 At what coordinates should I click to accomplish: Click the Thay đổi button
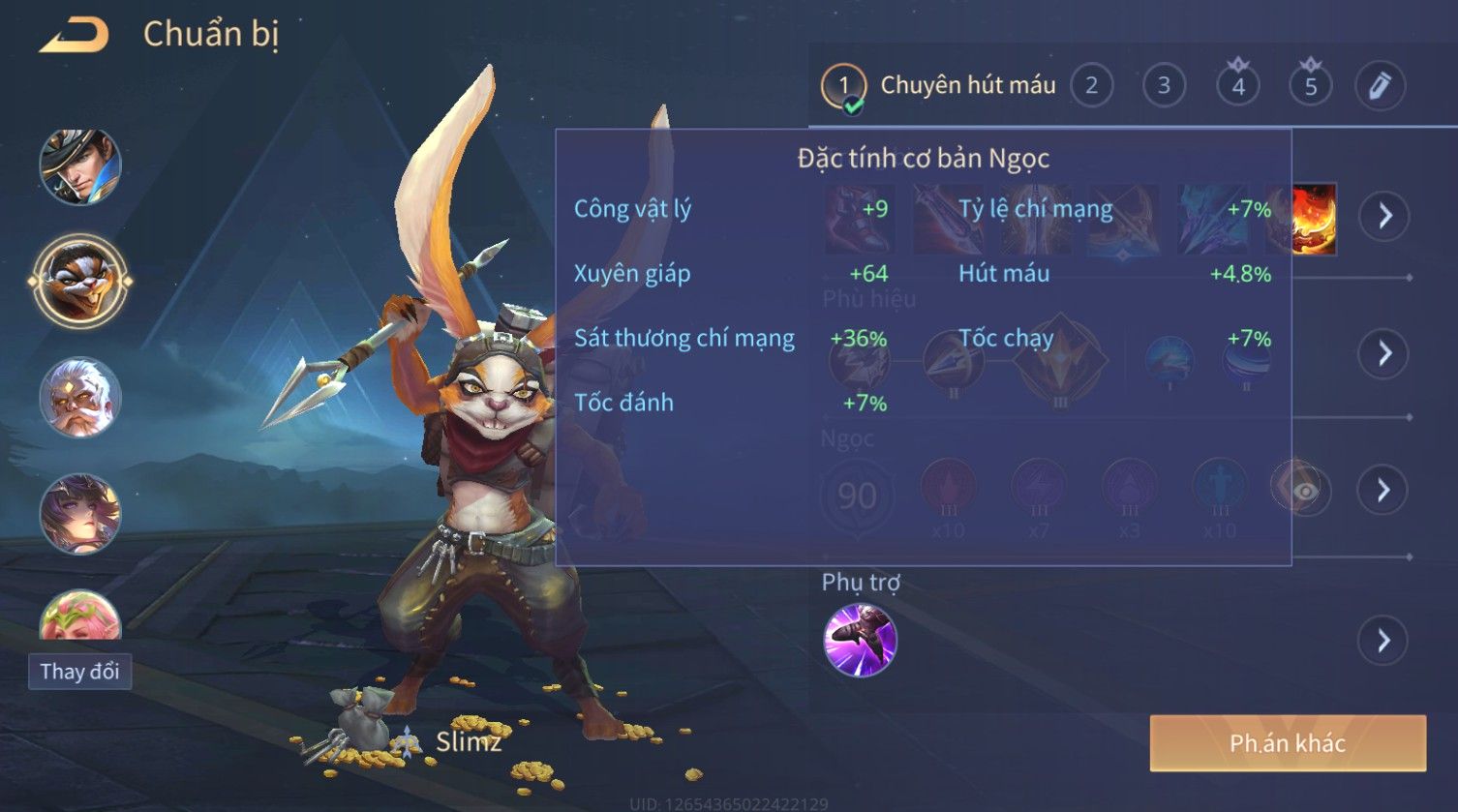[x=79, y=671]
